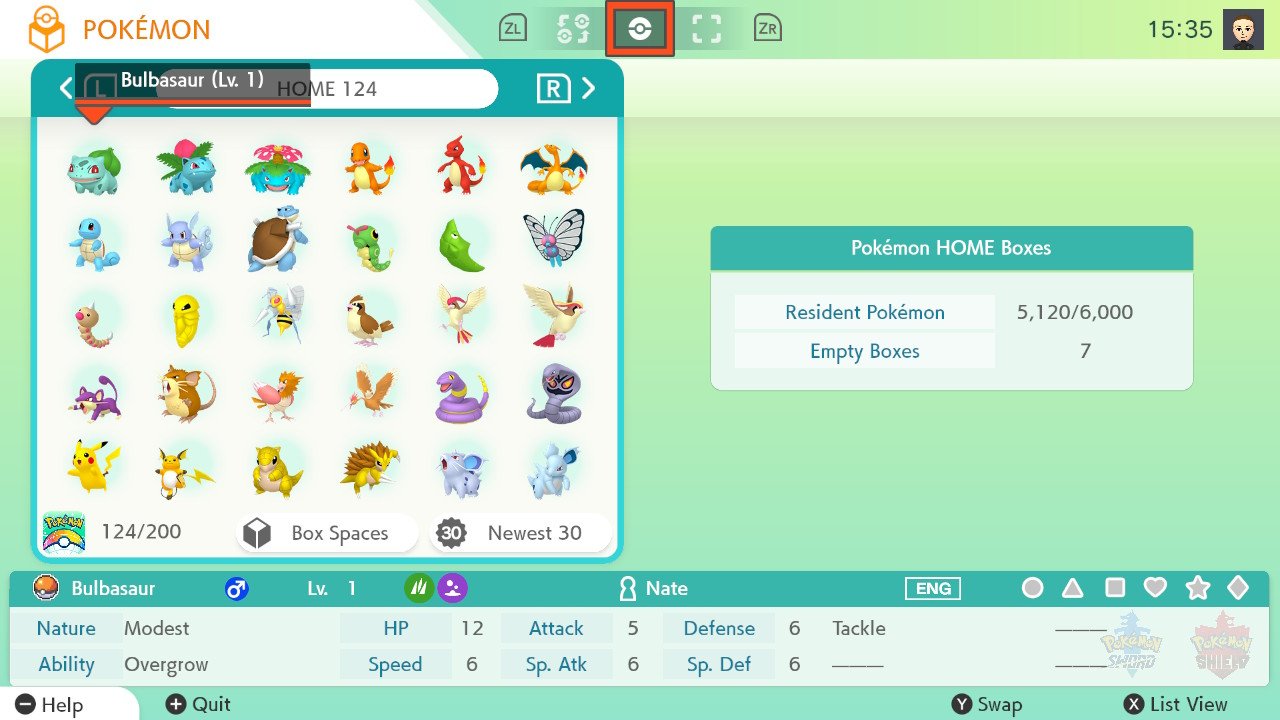The width and height of the screenshot is (1280, 720).
Task: Choose the Beedrill slot
Action: click(x=277, y=315)
